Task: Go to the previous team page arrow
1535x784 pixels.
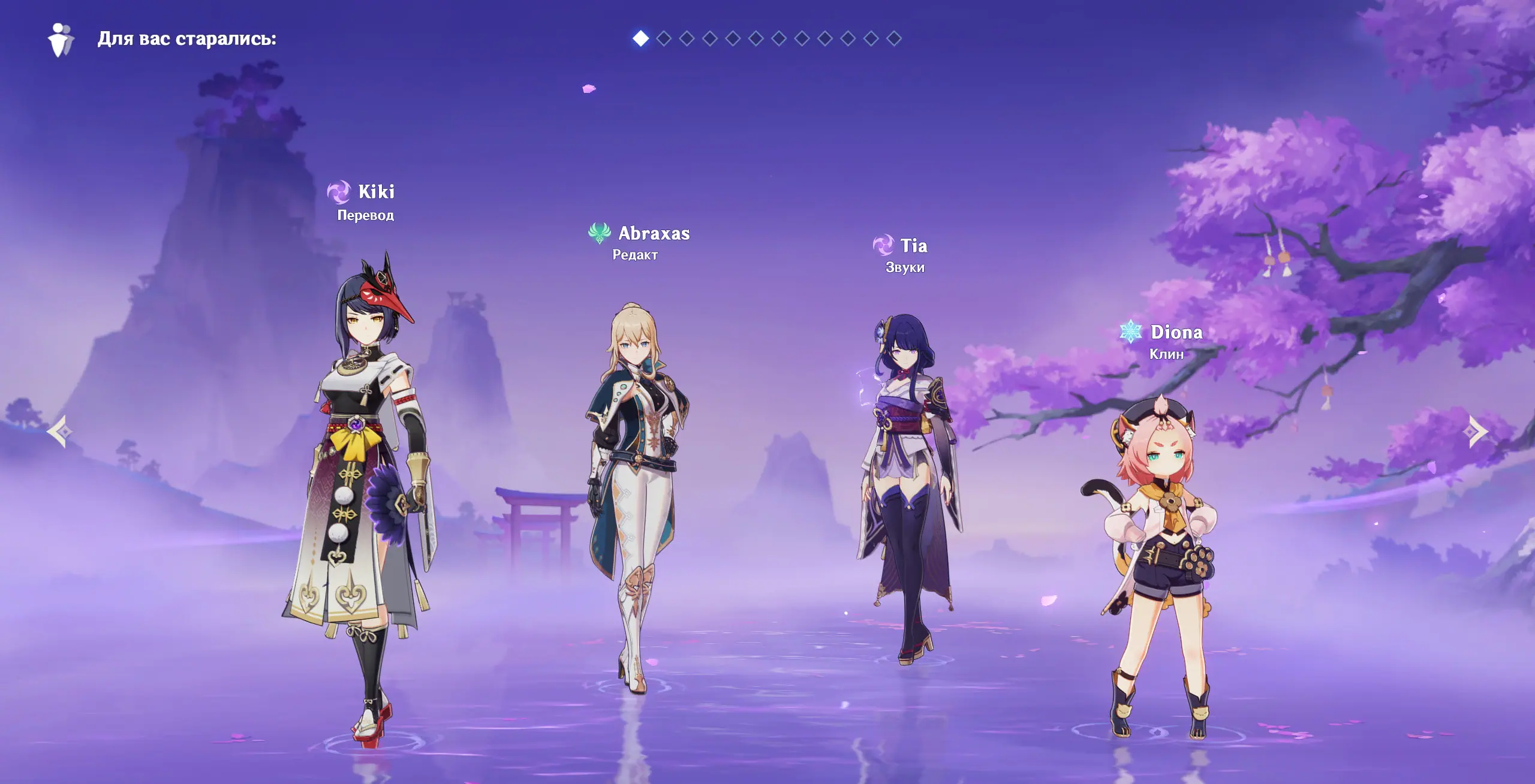Action: (60, 431)
